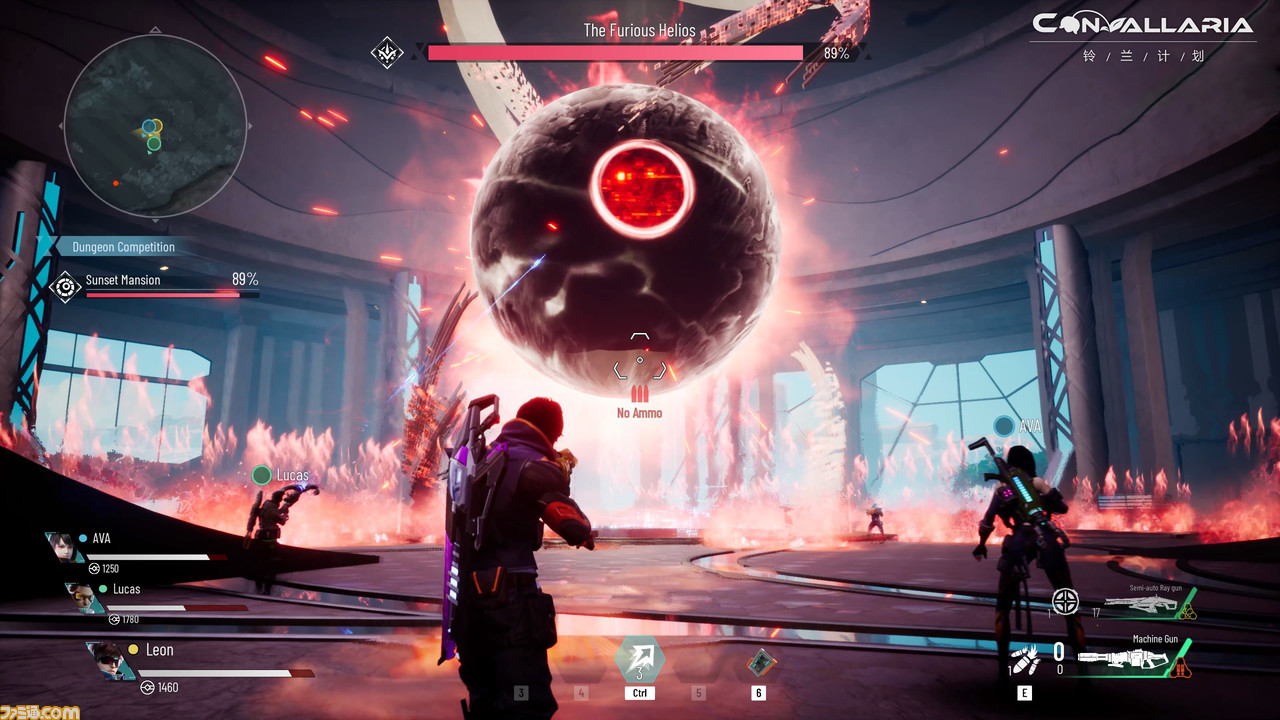Select Lucas's teammate portrait

click(84, 598)
